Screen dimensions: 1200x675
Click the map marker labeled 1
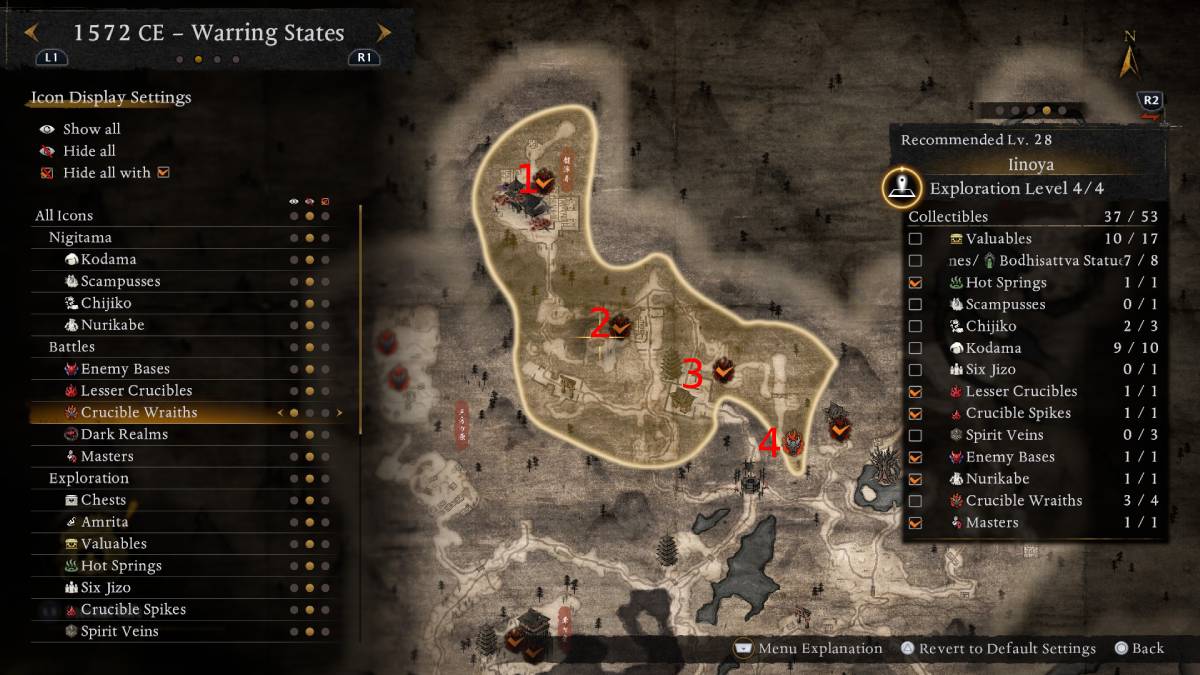point(543,181)
